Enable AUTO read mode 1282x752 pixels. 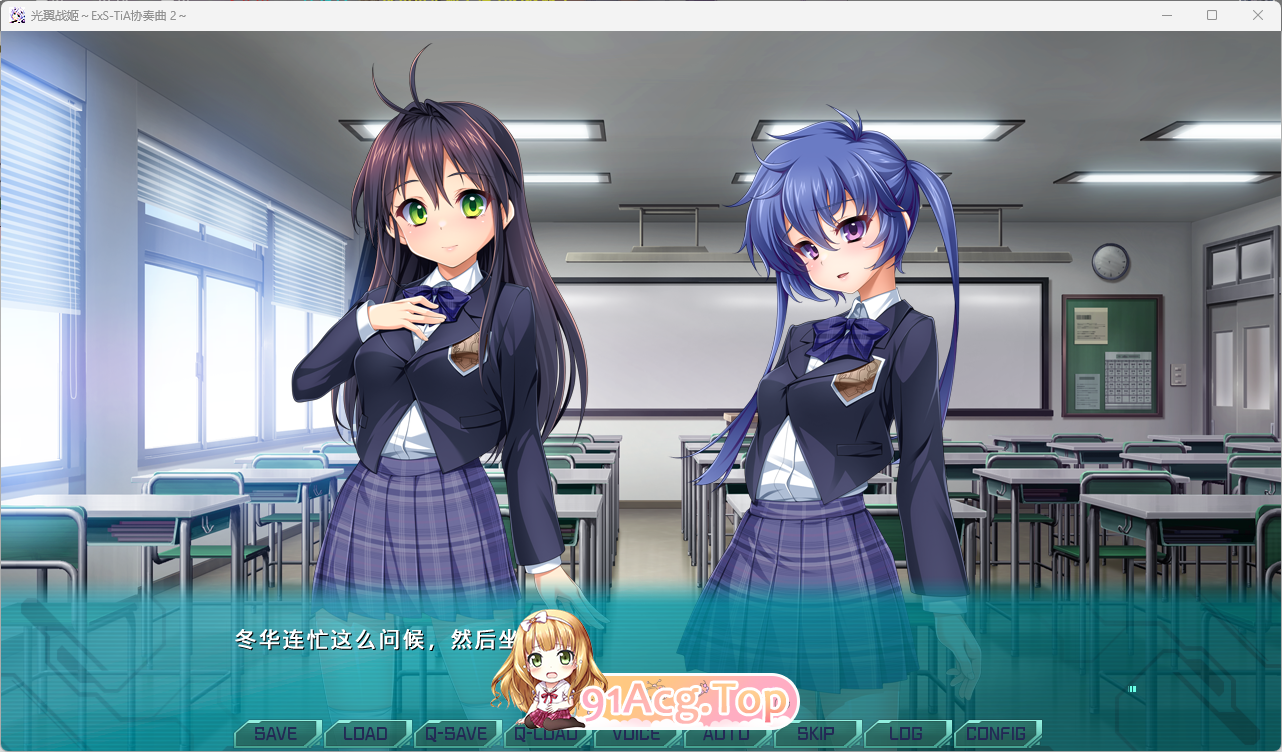pos(727,733)
